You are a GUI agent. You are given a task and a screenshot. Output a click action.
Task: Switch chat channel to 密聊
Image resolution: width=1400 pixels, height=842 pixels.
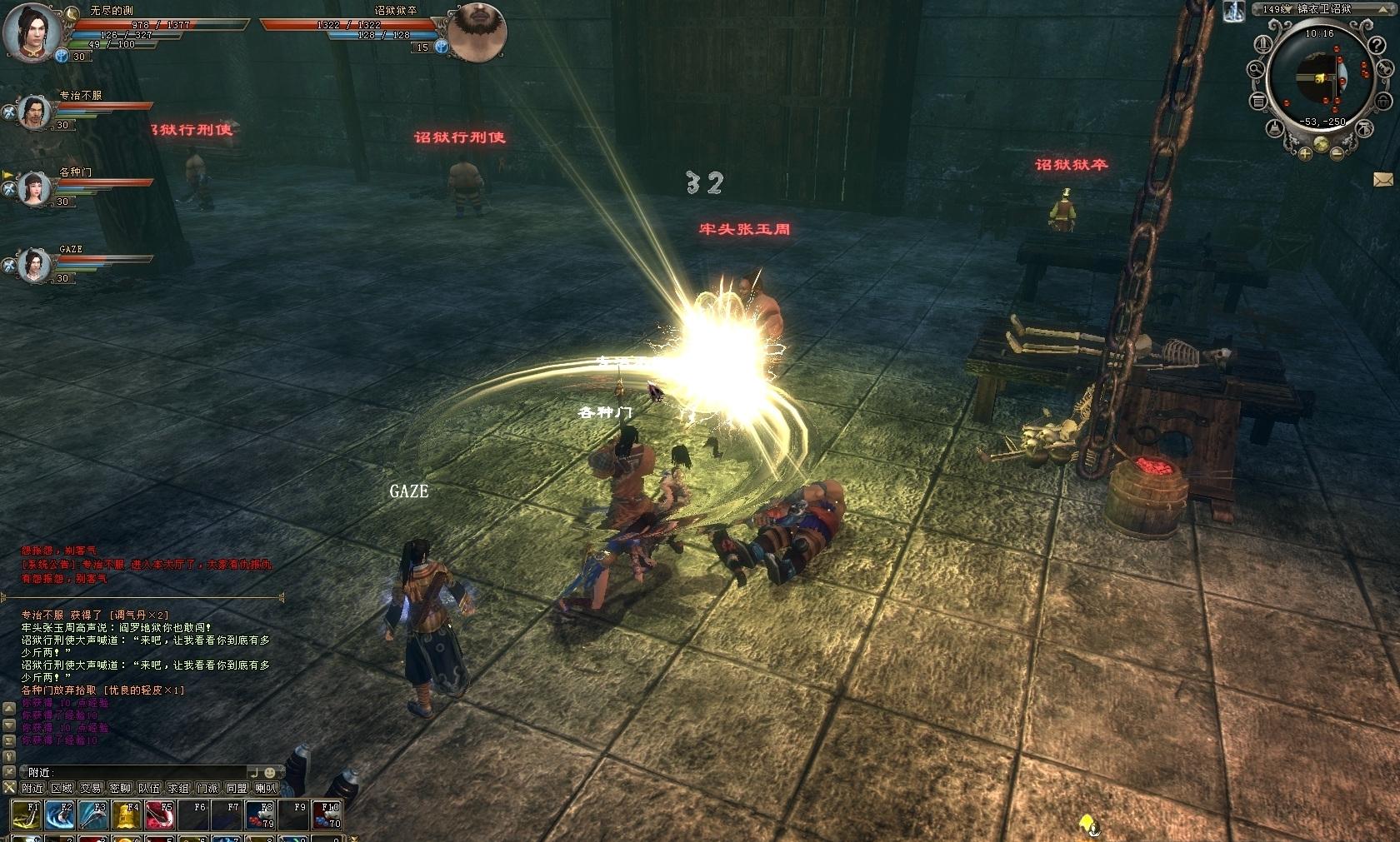(x=120, y=788)
